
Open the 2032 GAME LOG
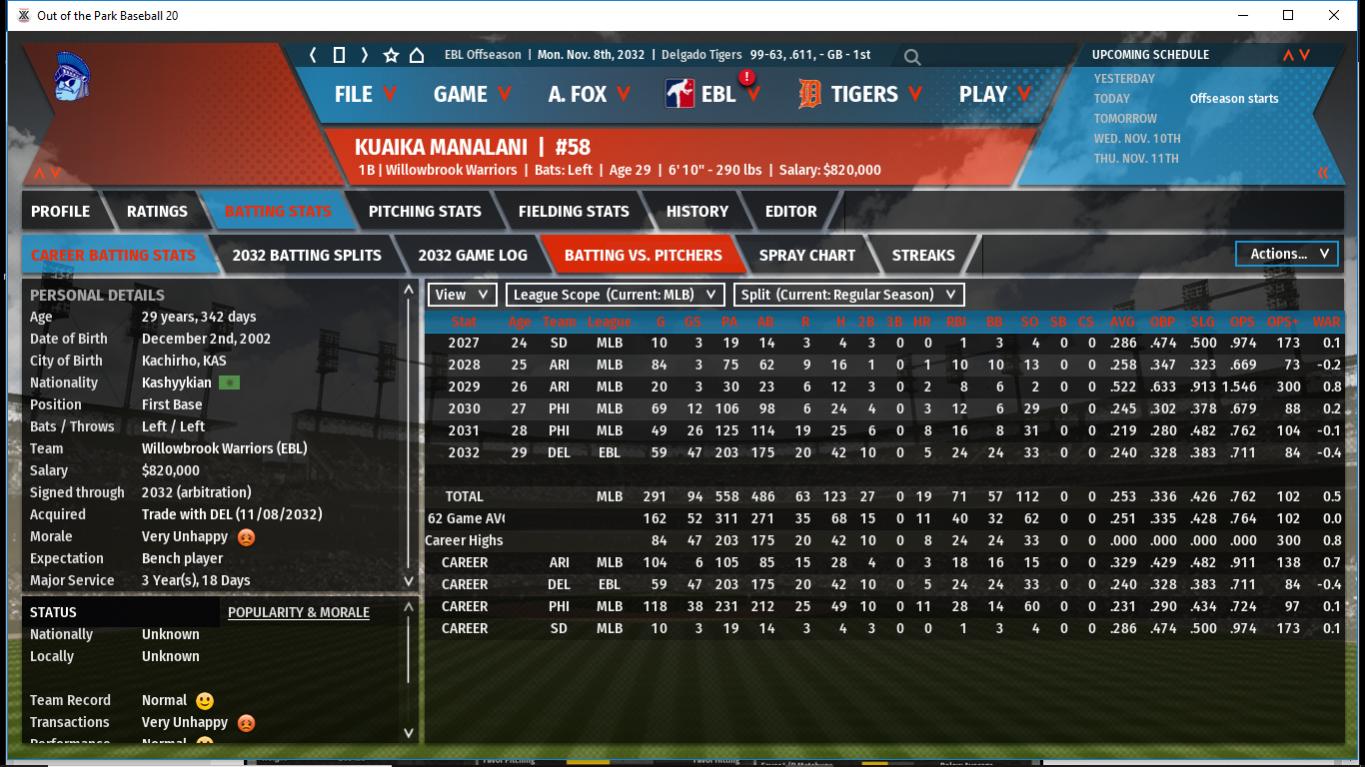point(472,255)
